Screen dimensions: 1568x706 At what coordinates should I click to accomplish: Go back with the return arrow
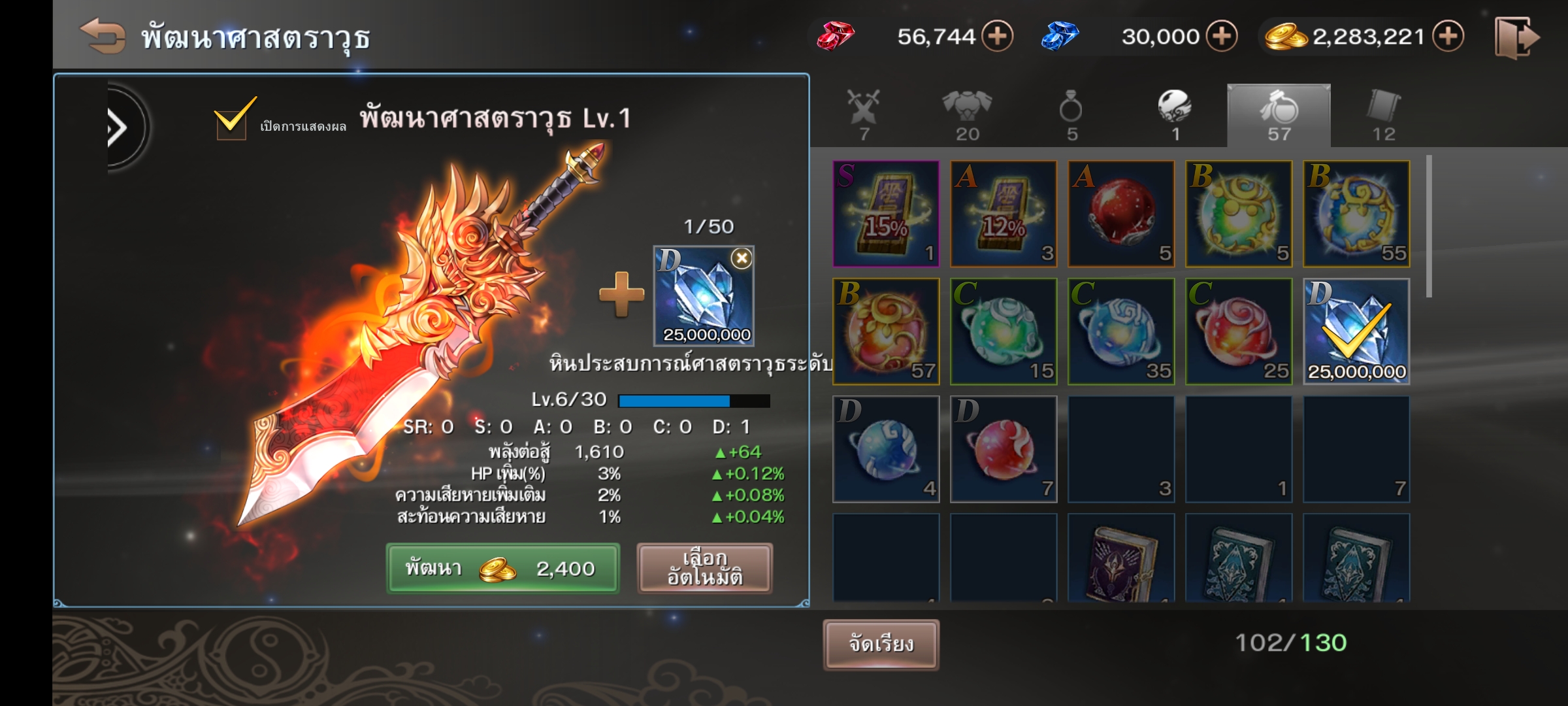tap(103, 36)
